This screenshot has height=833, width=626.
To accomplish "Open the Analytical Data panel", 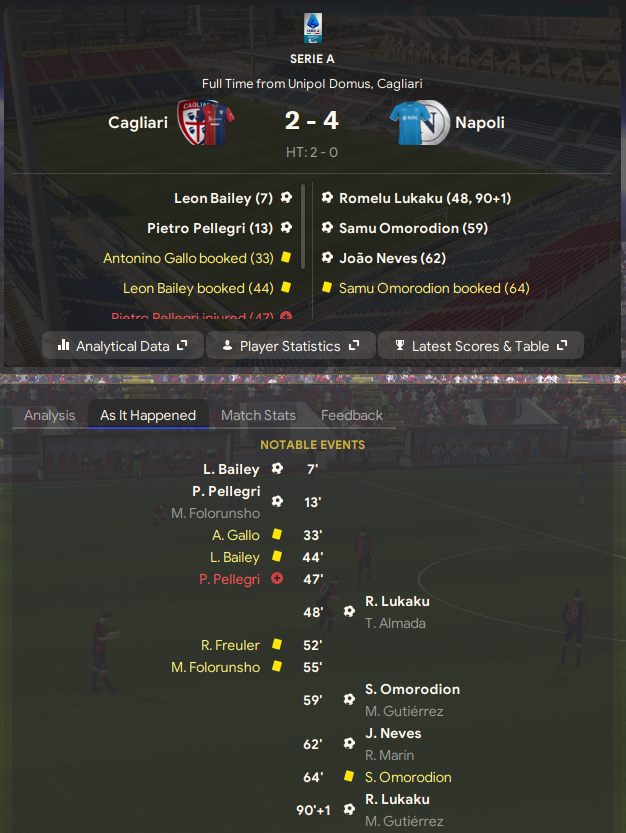I will pos(122,346).
